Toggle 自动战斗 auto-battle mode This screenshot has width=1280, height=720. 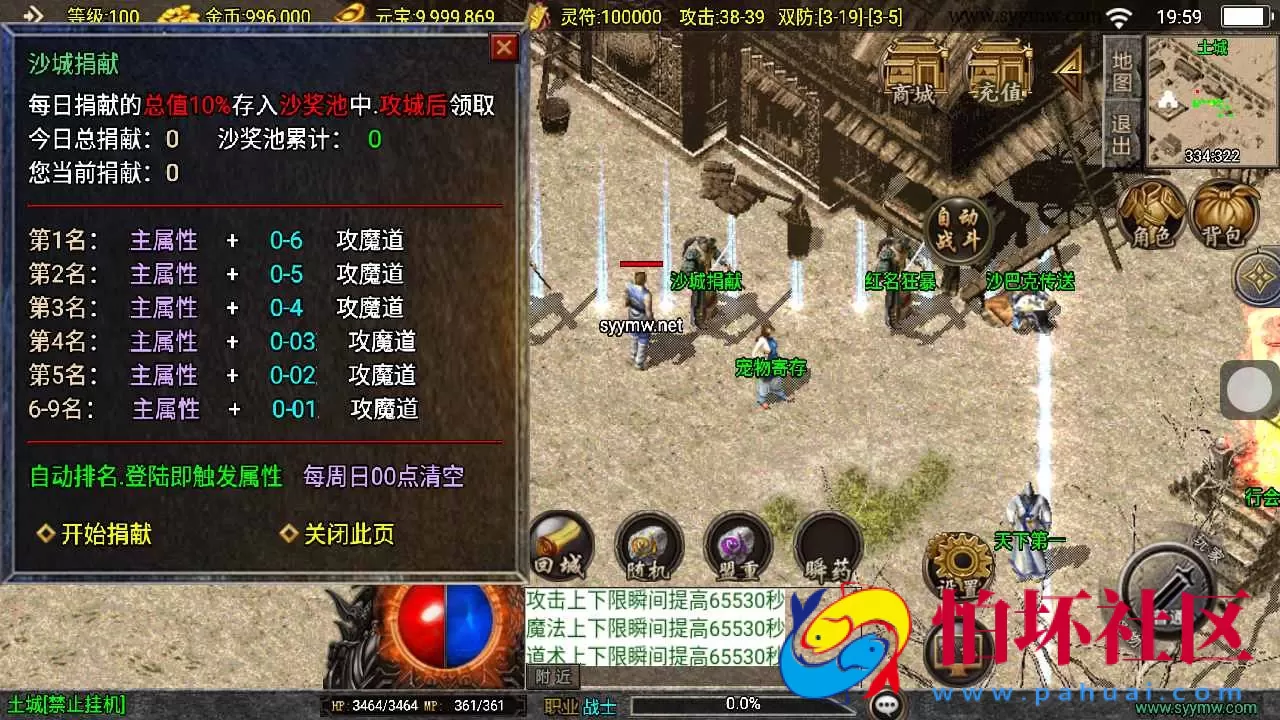pos(957,230)
